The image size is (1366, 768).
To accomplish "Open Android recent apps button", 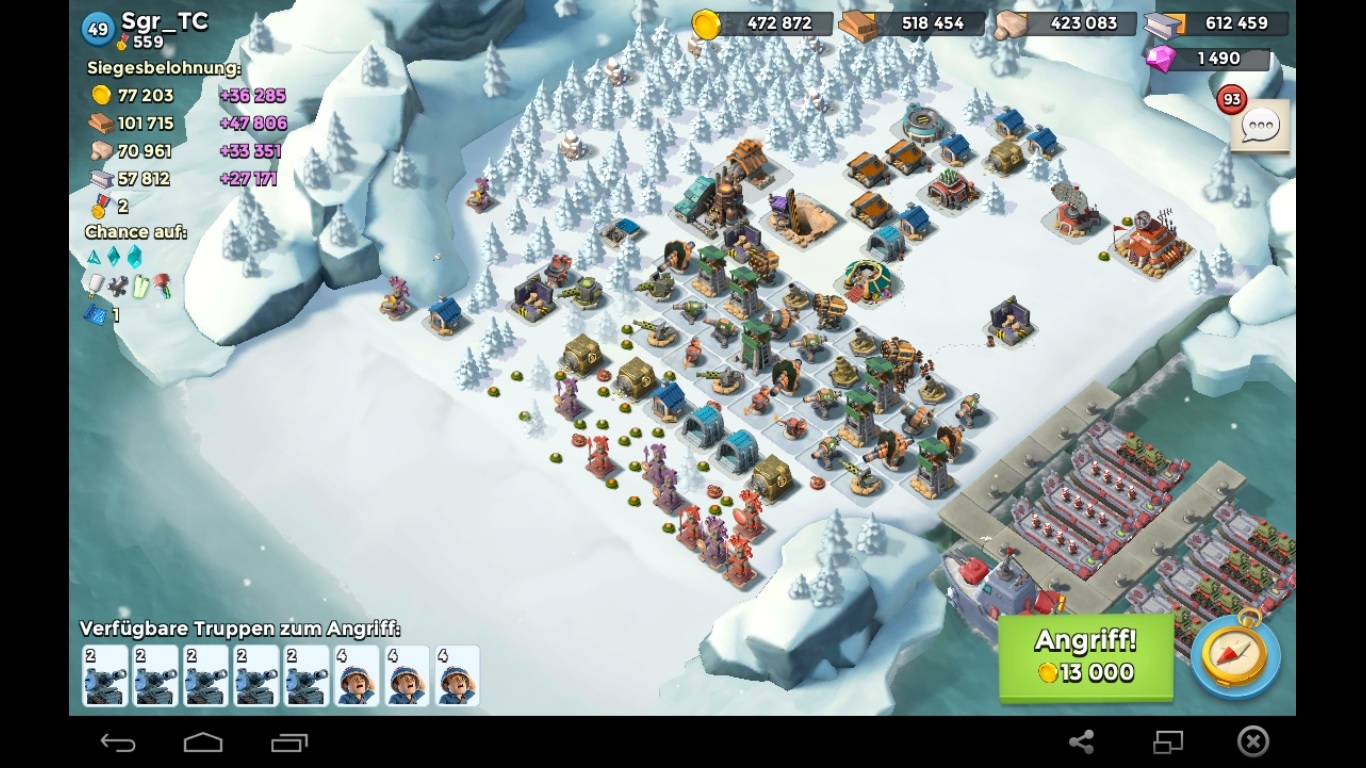I will click(x=289, y=742).
